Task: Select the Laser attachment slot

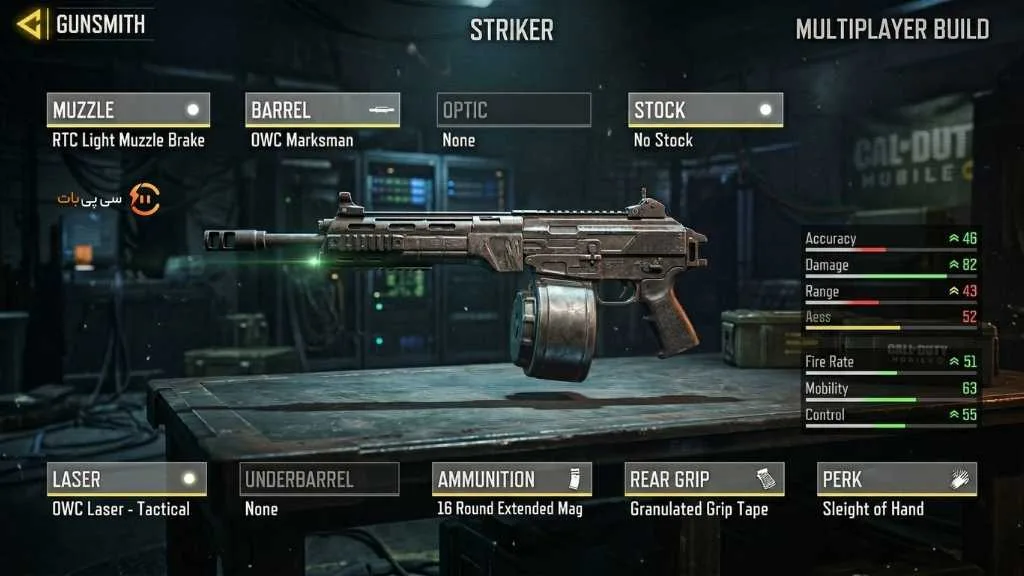Action: (127, 479)
